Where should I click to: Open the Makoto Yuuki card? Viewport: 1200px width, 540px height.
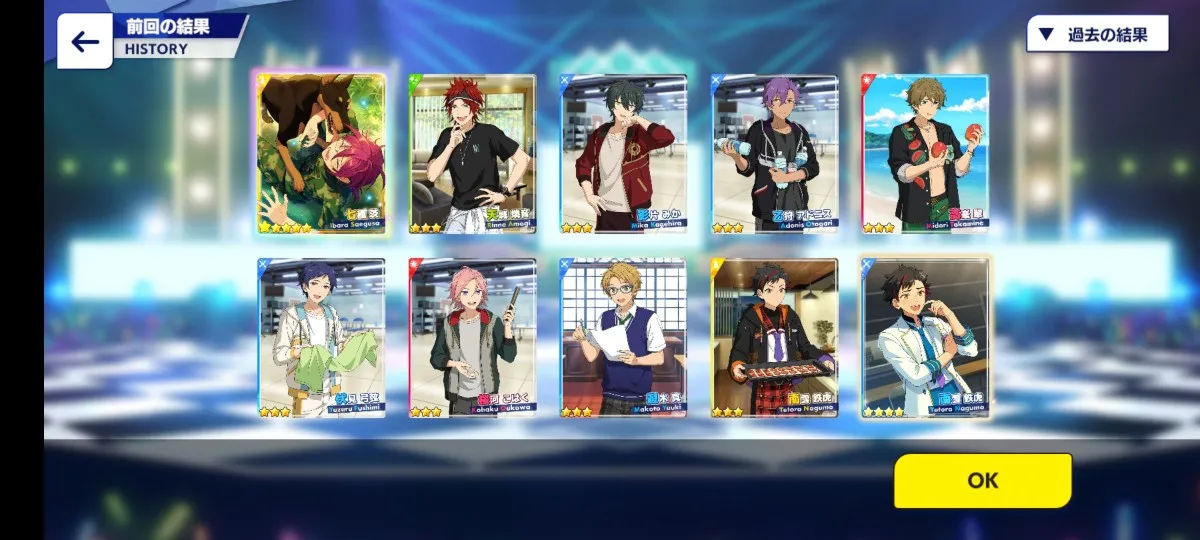coord(624,338)
